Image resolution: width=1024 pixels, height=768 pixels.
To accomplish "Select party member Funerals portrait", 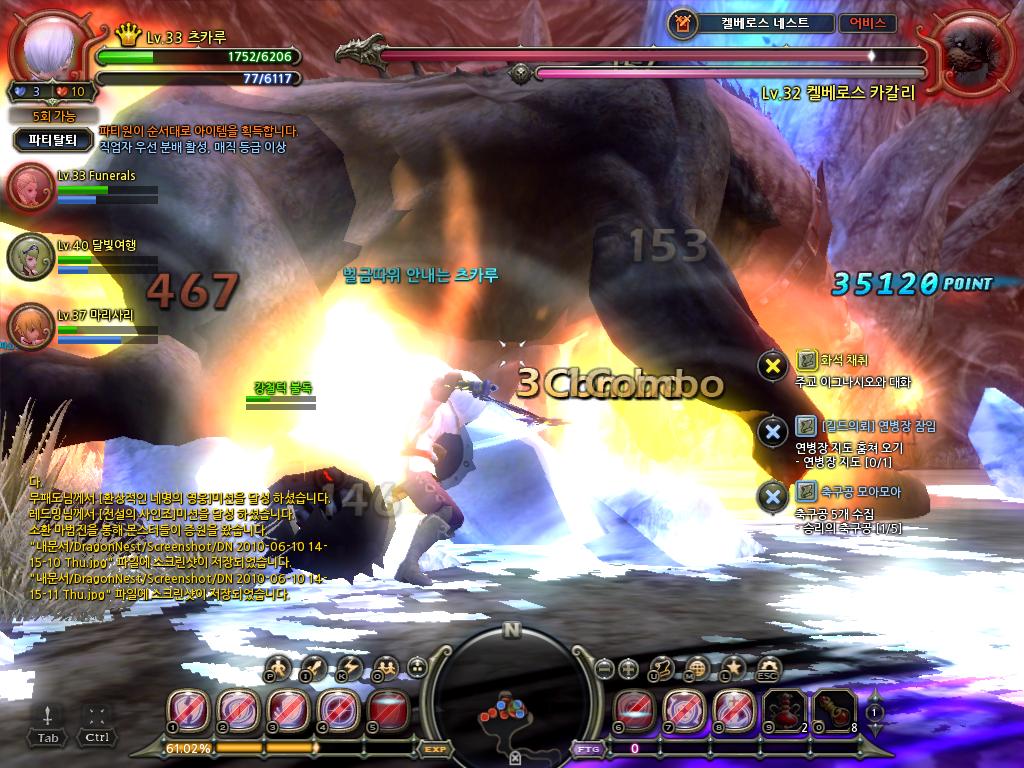I will (x=29, y=188).
